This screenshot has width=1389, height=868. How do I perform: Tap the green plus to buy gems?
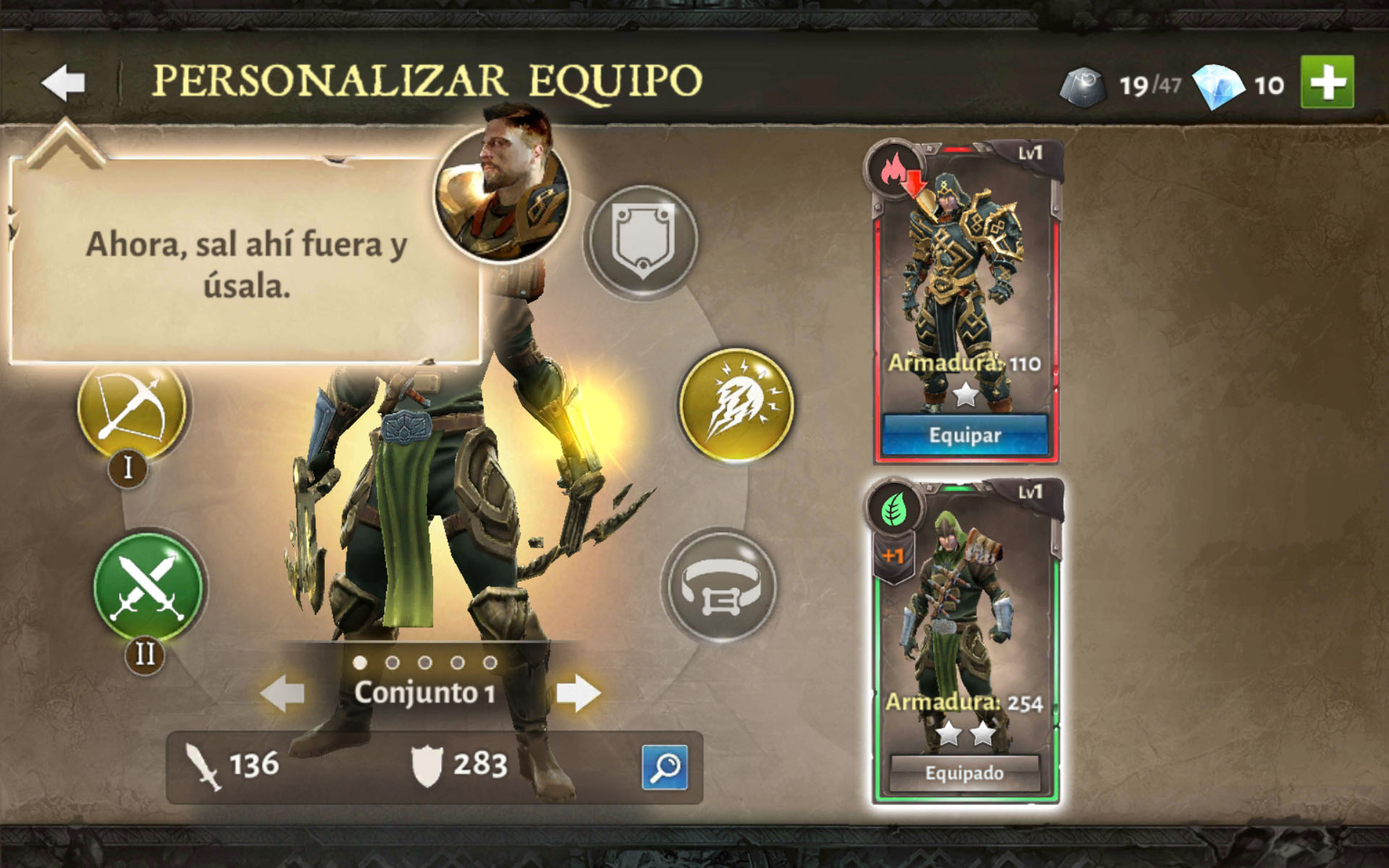[1327, 82]
